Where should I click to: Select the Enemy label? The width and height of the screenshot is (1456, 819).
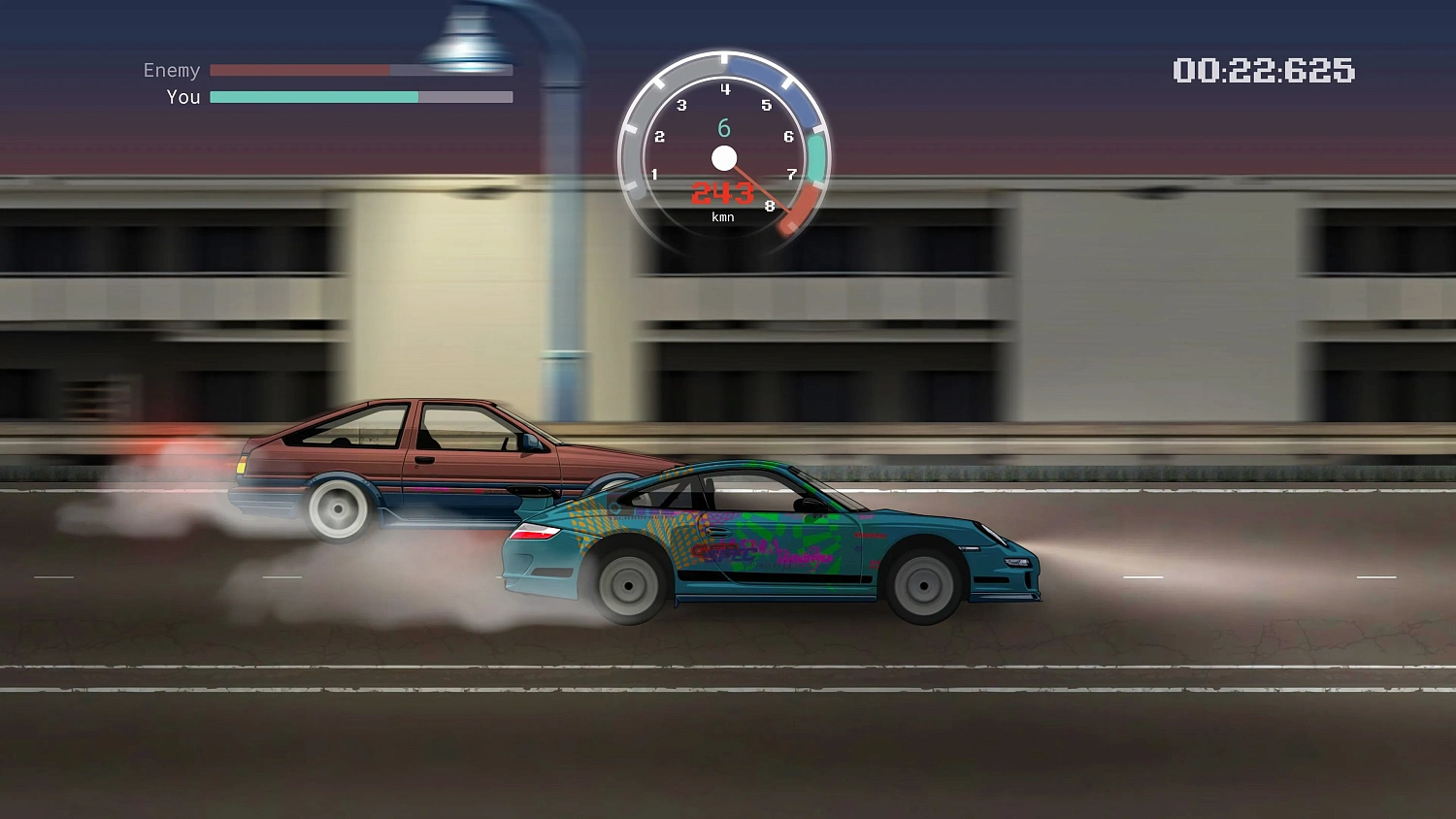pyautogui.click(x=172, y=70)
